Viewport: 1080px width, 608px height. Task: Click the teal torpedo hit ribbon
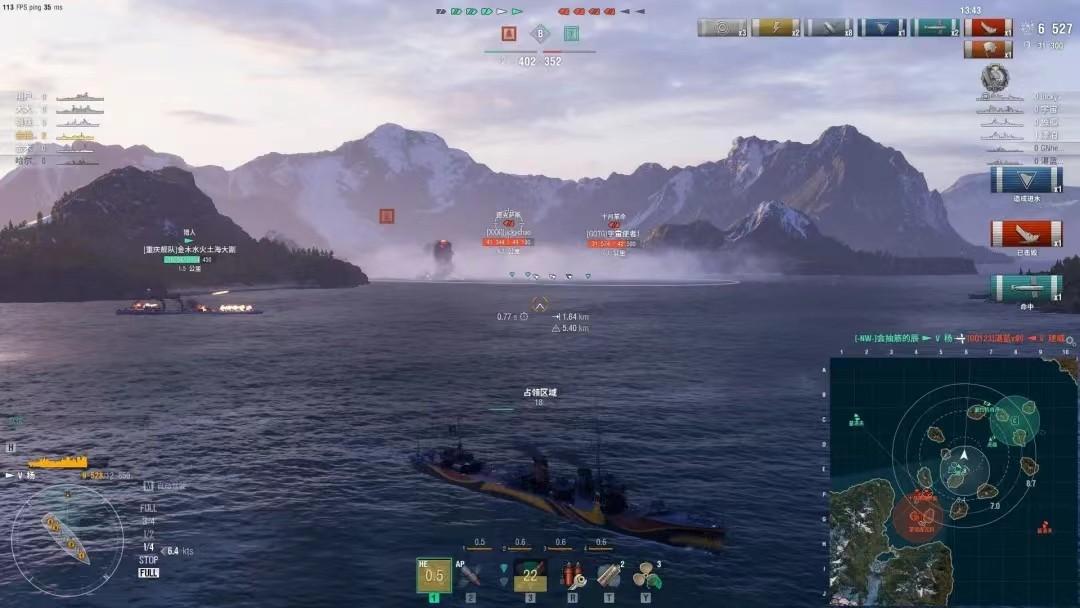[935, 28]
